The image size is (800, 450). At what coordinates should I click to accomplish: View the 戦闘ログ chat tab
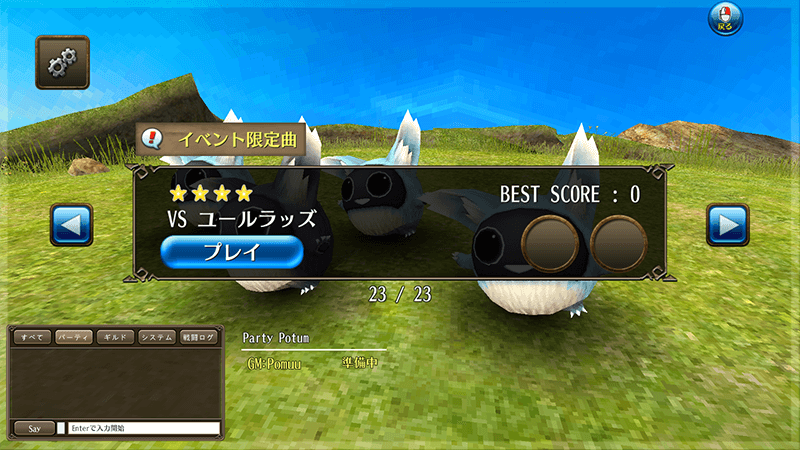[x=200, y=338]
